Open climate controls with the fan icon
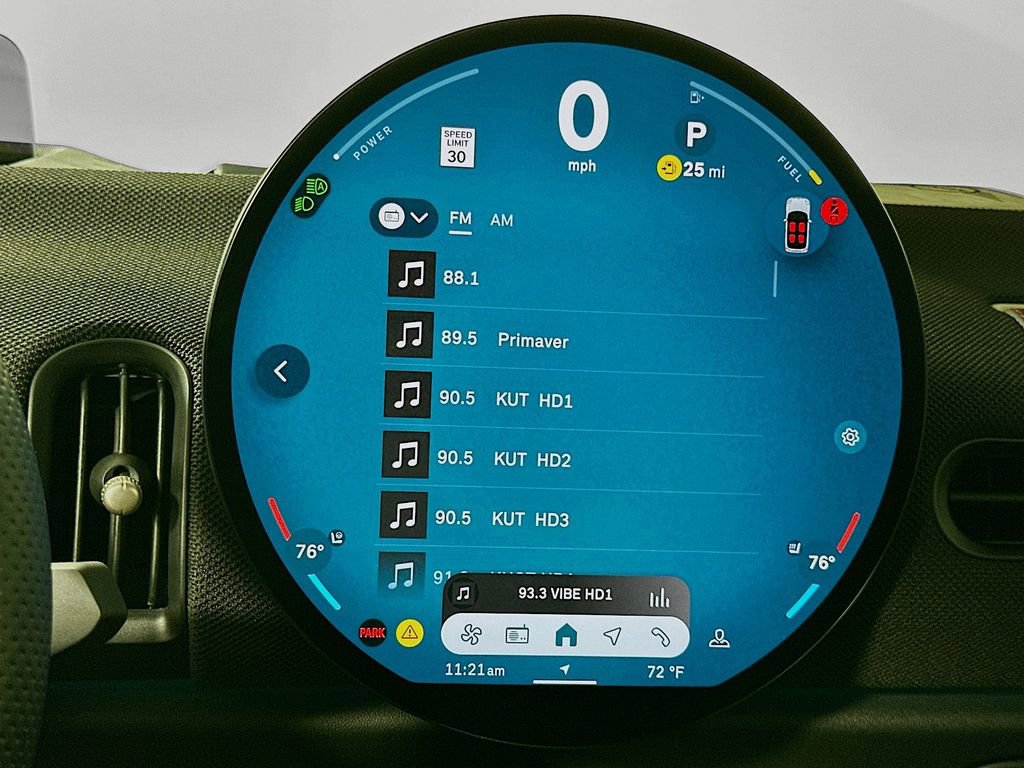 [x=470, y=635]
